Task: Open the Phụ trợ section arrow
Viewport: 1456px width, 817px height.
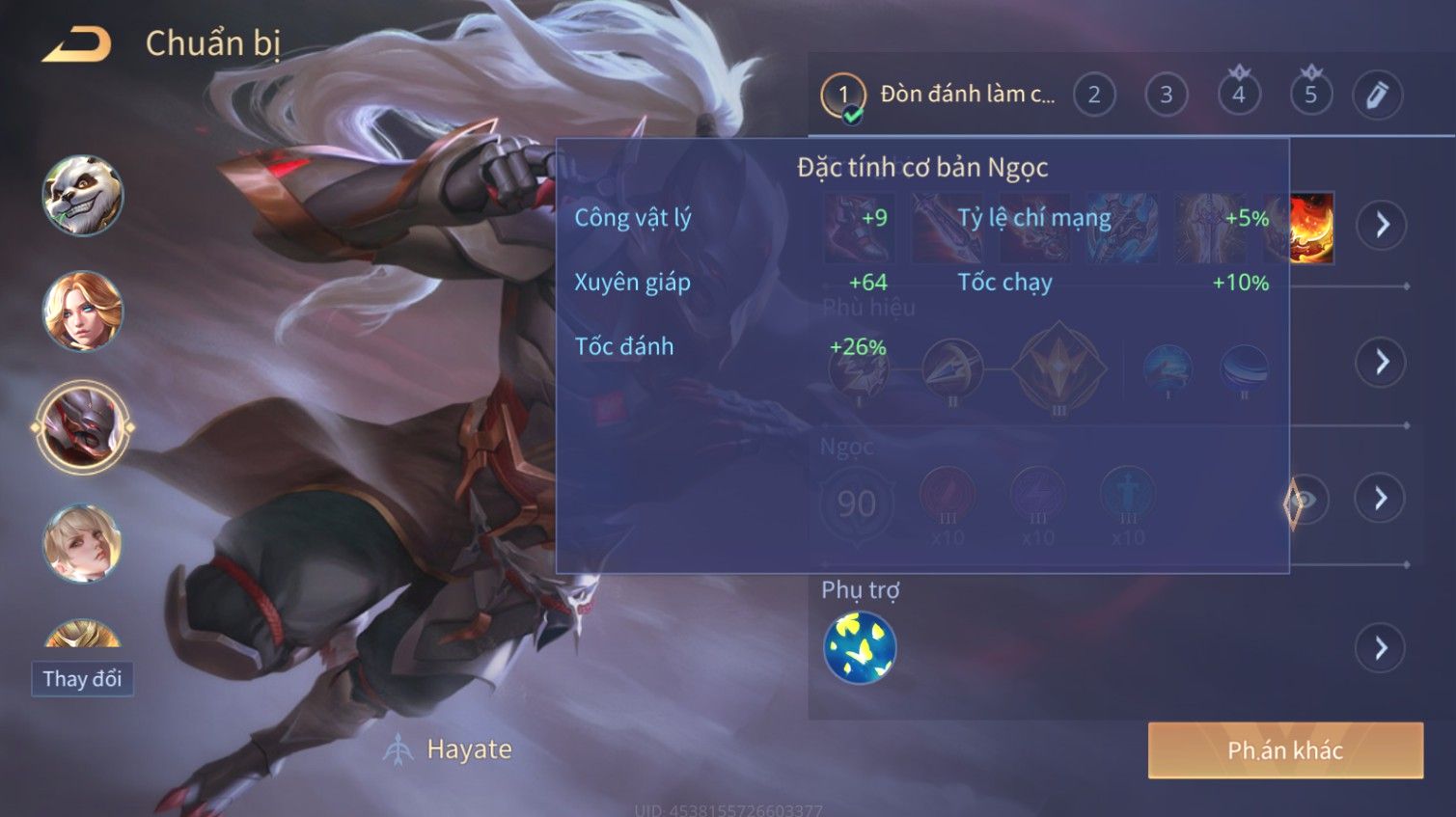Action: [x=1381, y=647]
